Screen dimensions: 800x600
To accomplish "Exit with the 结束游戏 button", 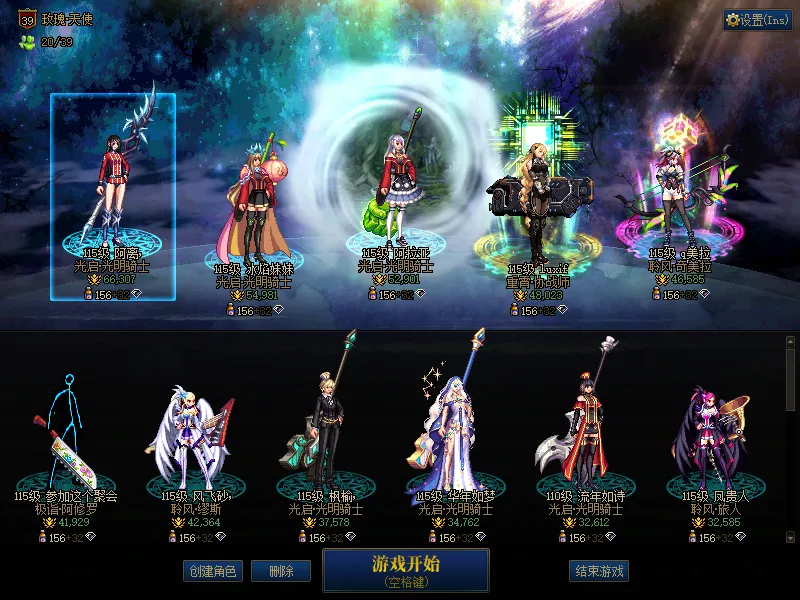I will click(x=599, y=571).
